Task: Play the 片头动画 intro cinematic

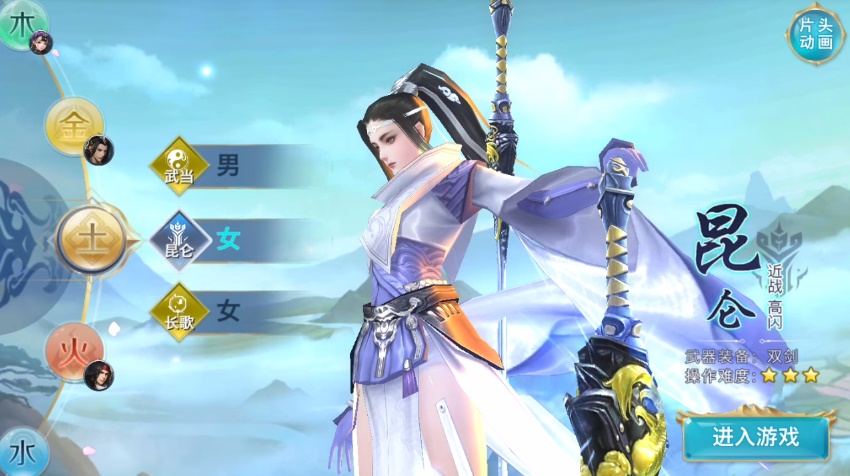Action: [815, 35]
